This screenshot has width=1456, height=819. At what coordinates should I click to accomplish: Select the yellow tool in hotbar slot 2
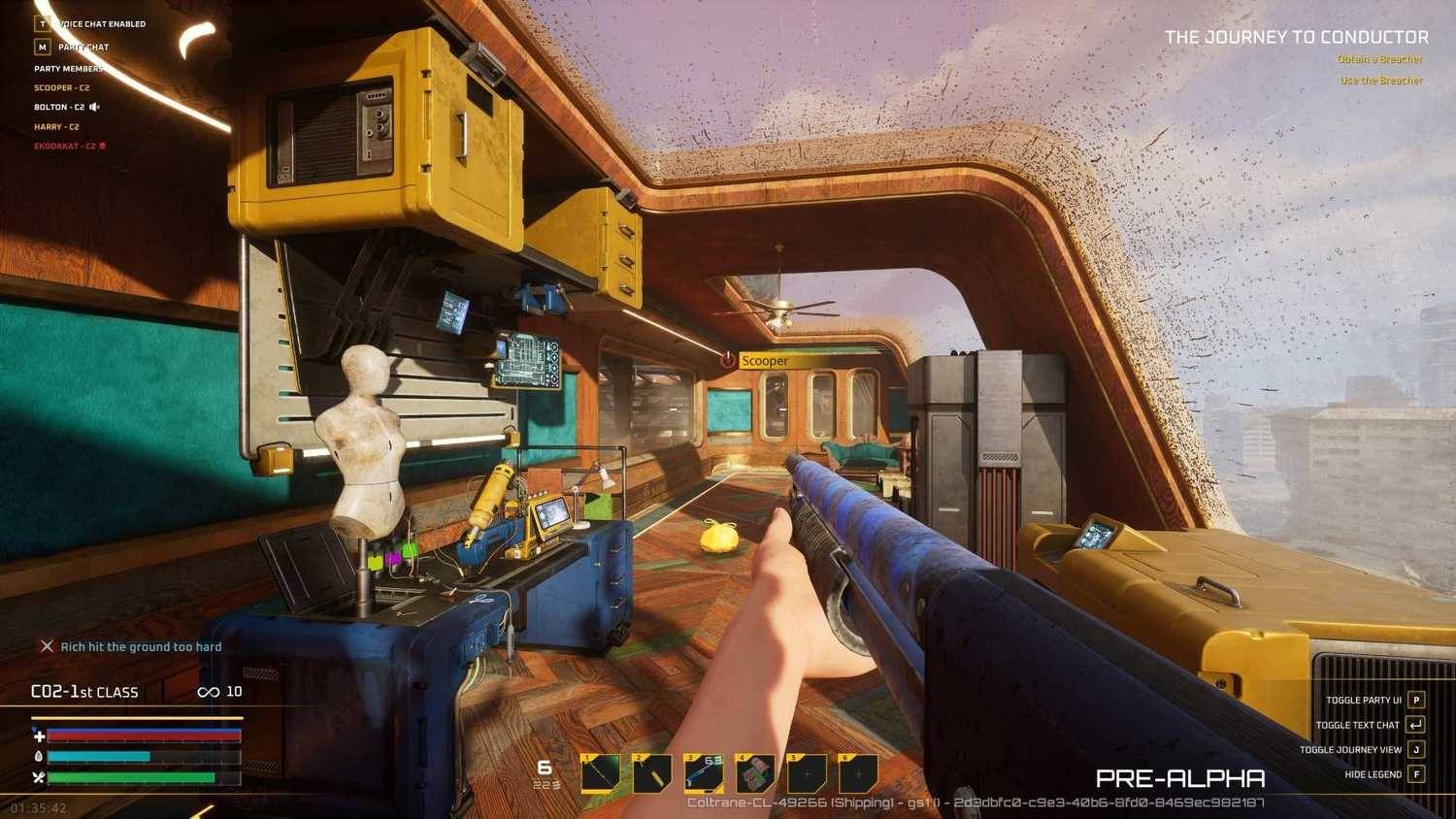[x=652, y=774]
